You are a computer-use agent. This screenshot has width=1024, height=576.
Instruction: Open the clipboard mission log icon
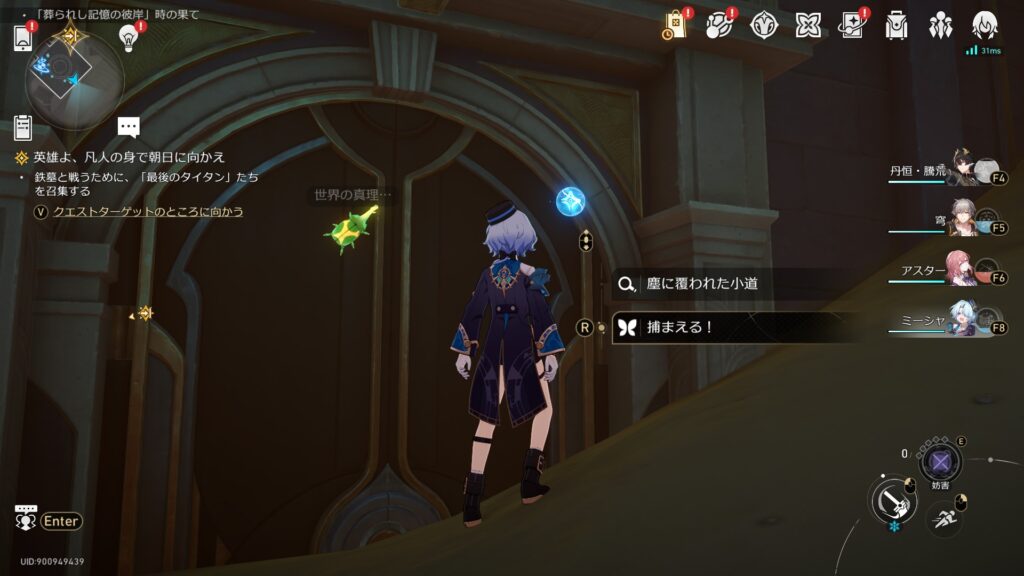pyautogui.click(x=23, y=127)
